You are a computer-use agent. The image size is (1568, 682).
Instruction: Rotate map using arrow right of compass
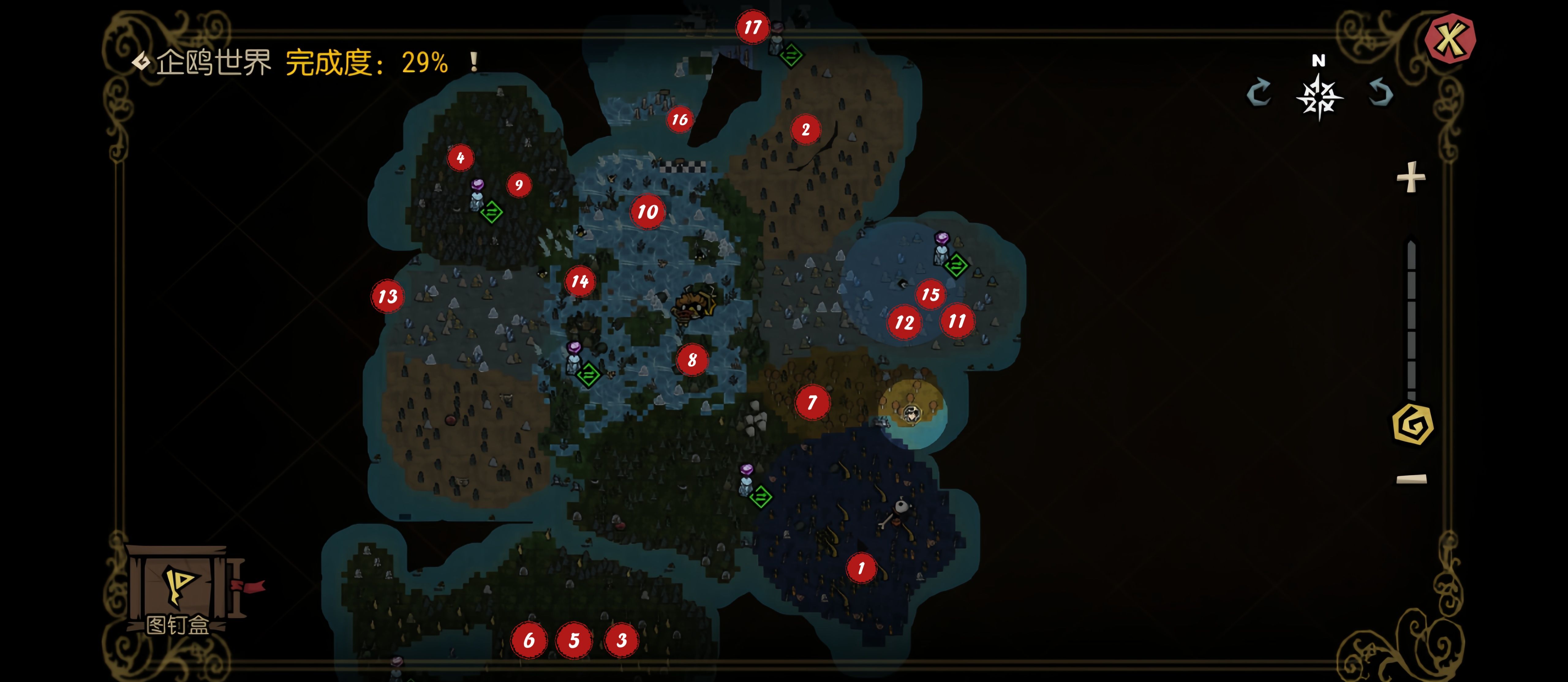coord(1380,94)
